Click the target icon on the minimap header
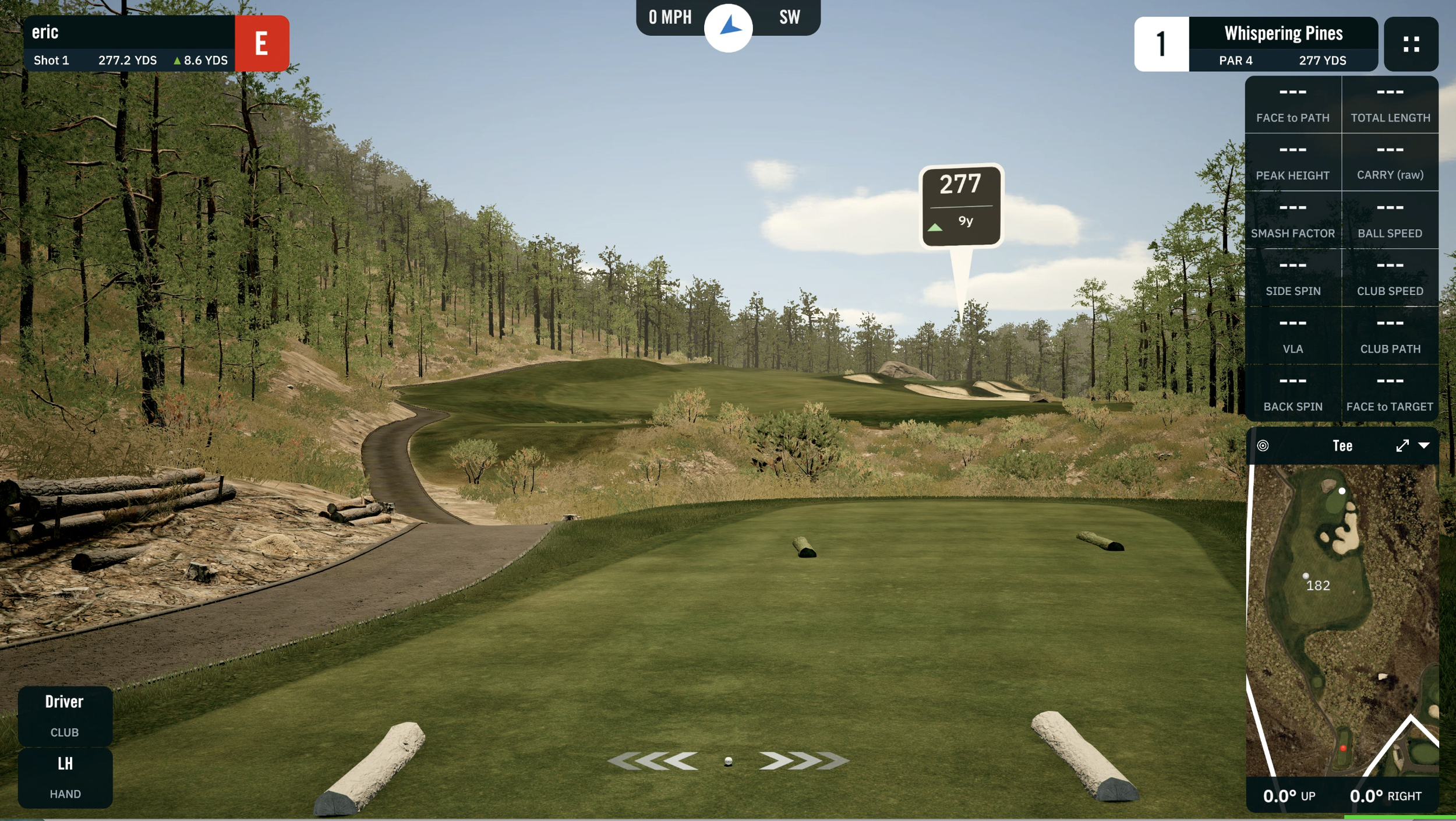 tap(1263, 446)
